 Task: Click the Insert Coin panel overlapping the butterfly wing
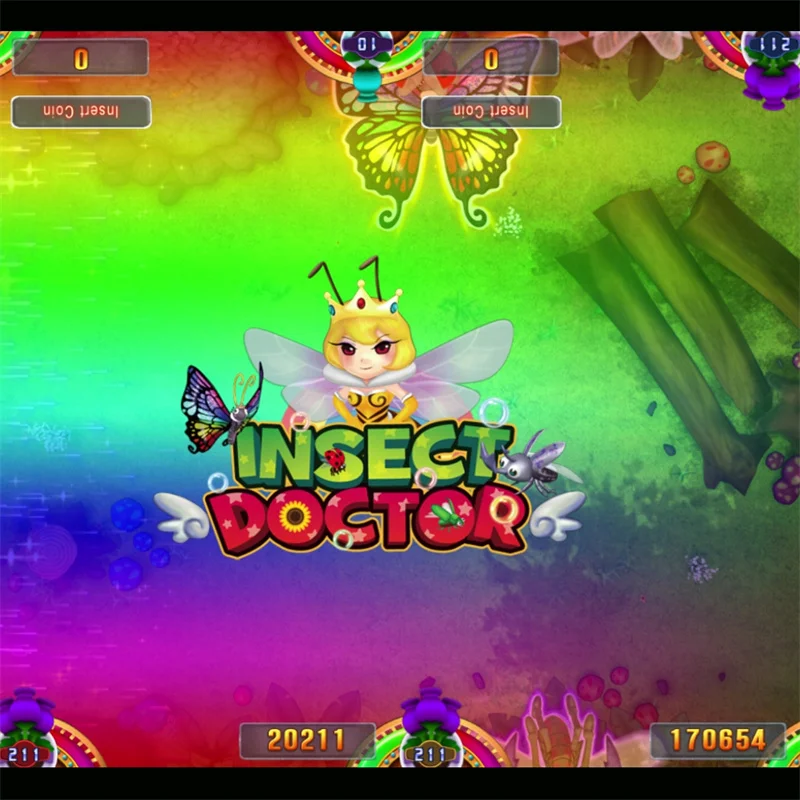(490, 111)
